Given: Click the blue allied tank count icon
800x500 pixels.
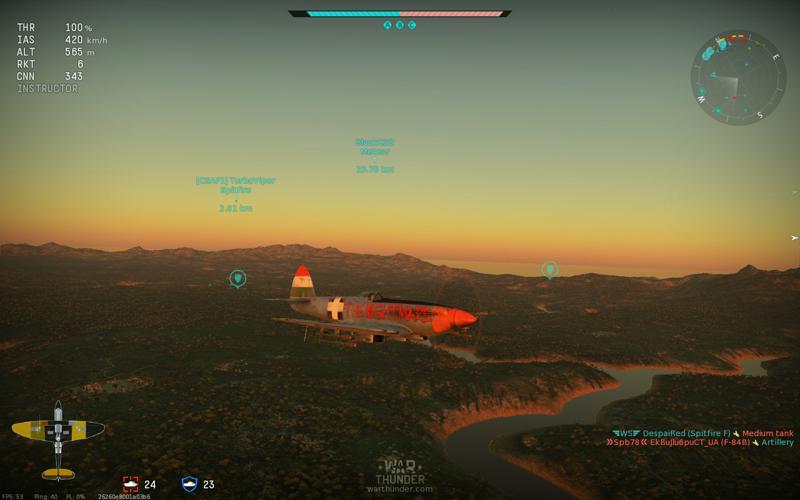Looking at the screenshot, I should (189, 484).
